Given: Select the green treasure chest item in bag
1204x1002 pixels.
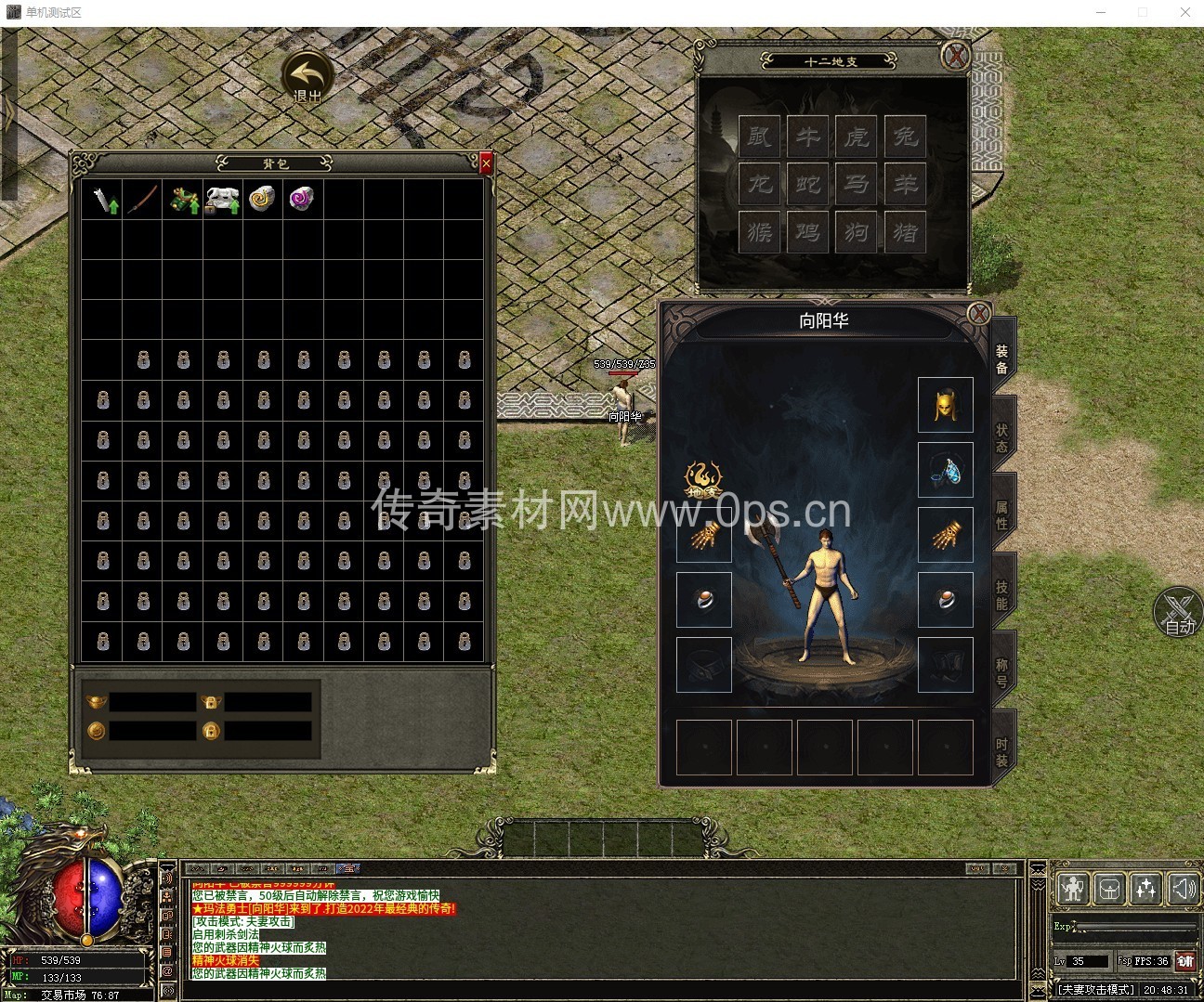Looking at the screenshot, I should click(183, 199).
